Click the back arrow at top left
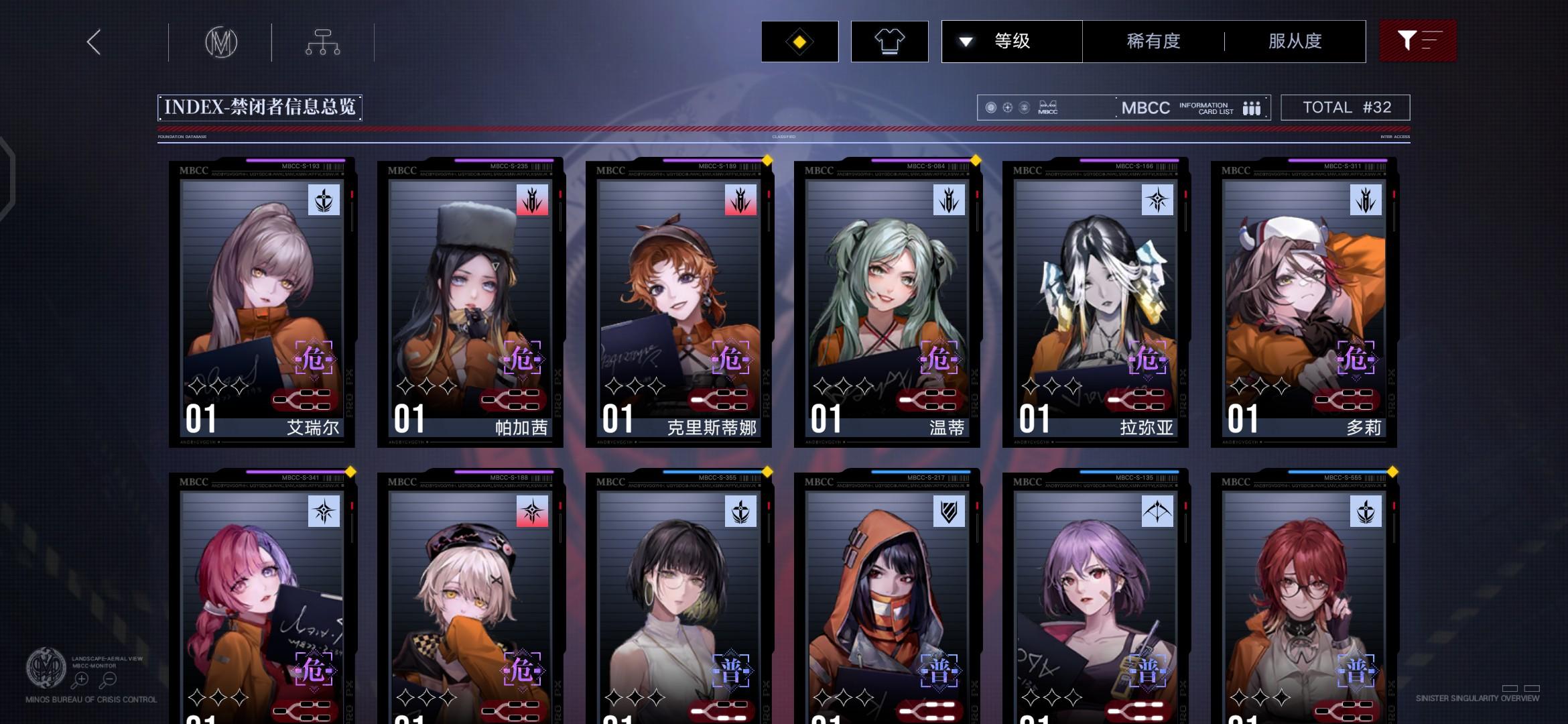1568x724 pixels. (93, 42)
